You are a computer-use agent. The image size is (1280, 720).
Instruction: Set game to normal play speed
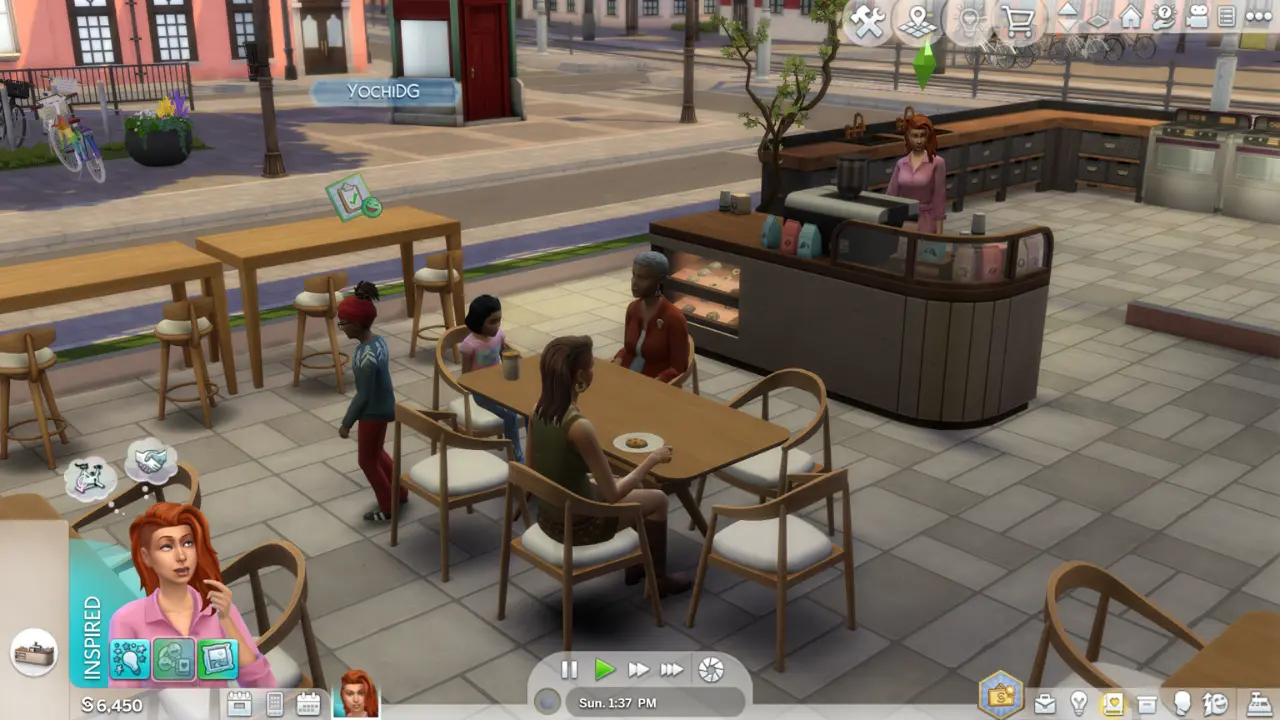pos(604,670)
